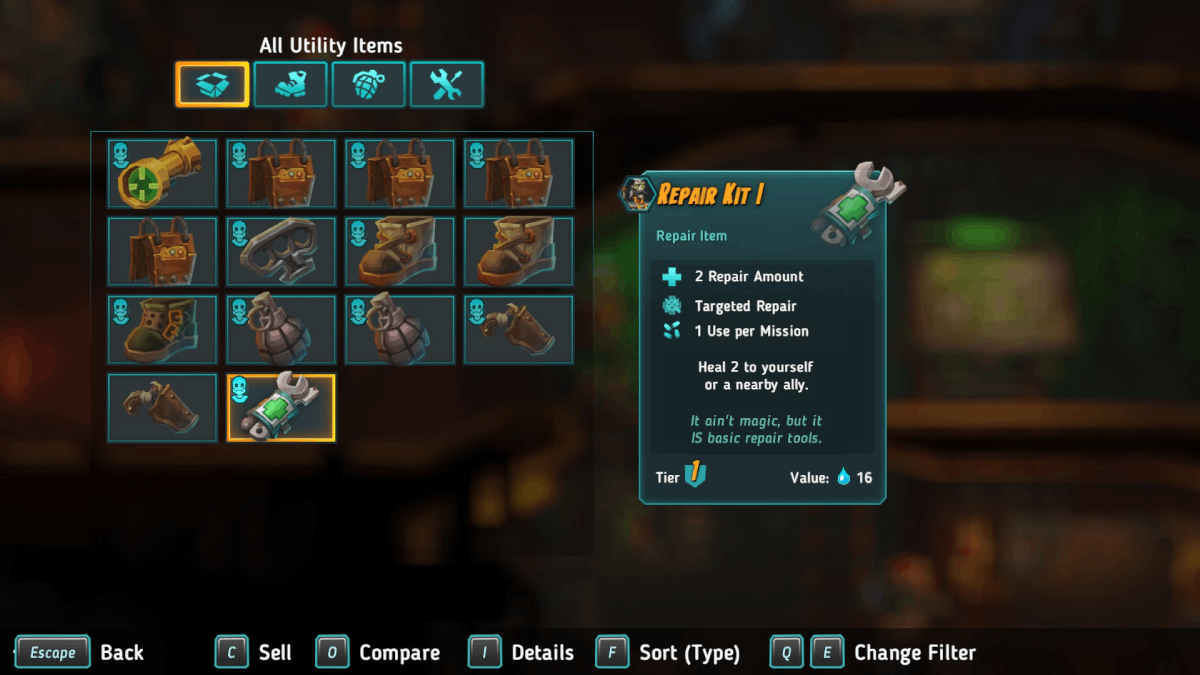Screen dimensions: 1200x675
Task: Select the golden scope item with green crosshair
Action: point(162,173)
